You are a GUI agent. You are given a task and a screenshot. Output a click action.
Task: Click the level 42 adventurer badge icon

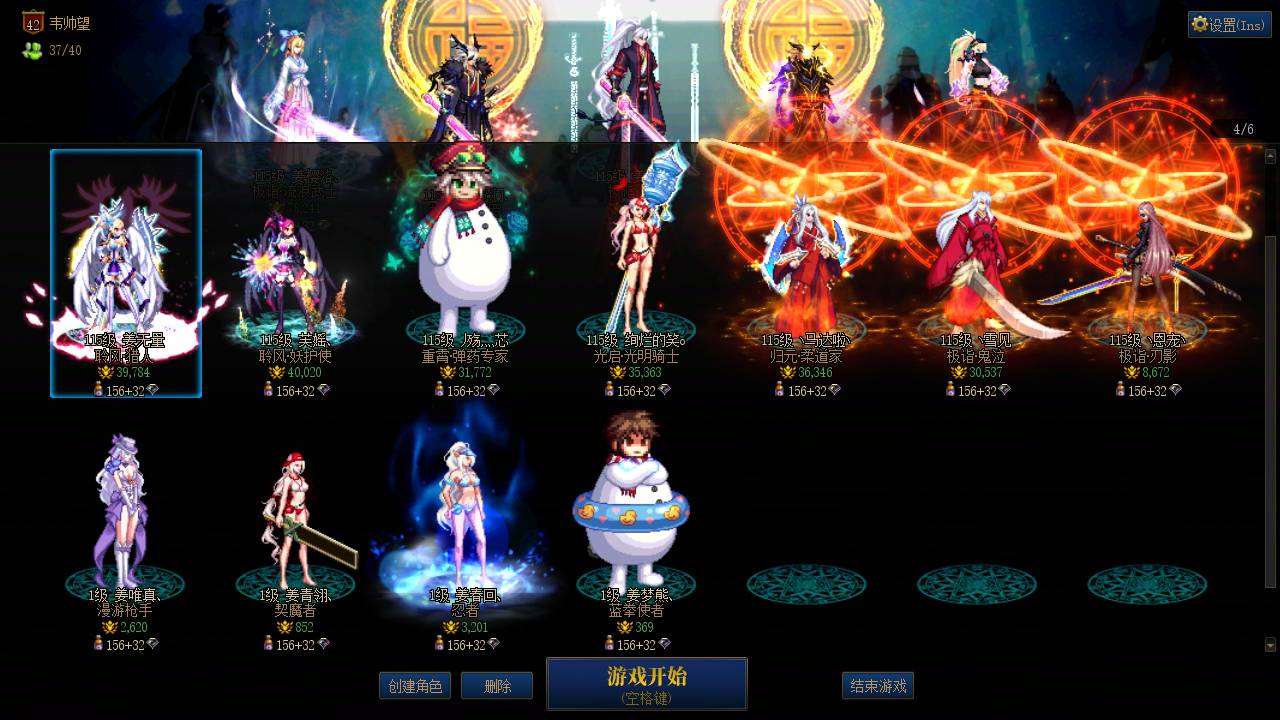33,24
